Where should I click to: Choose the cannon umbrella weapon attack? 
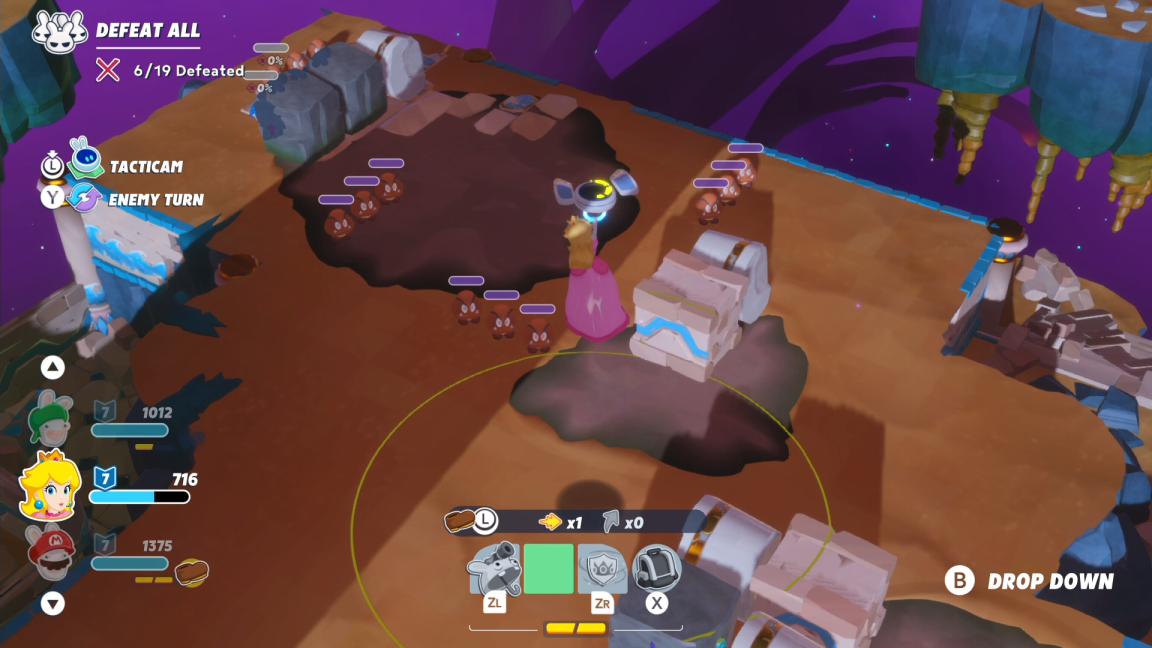click(494, 569)
